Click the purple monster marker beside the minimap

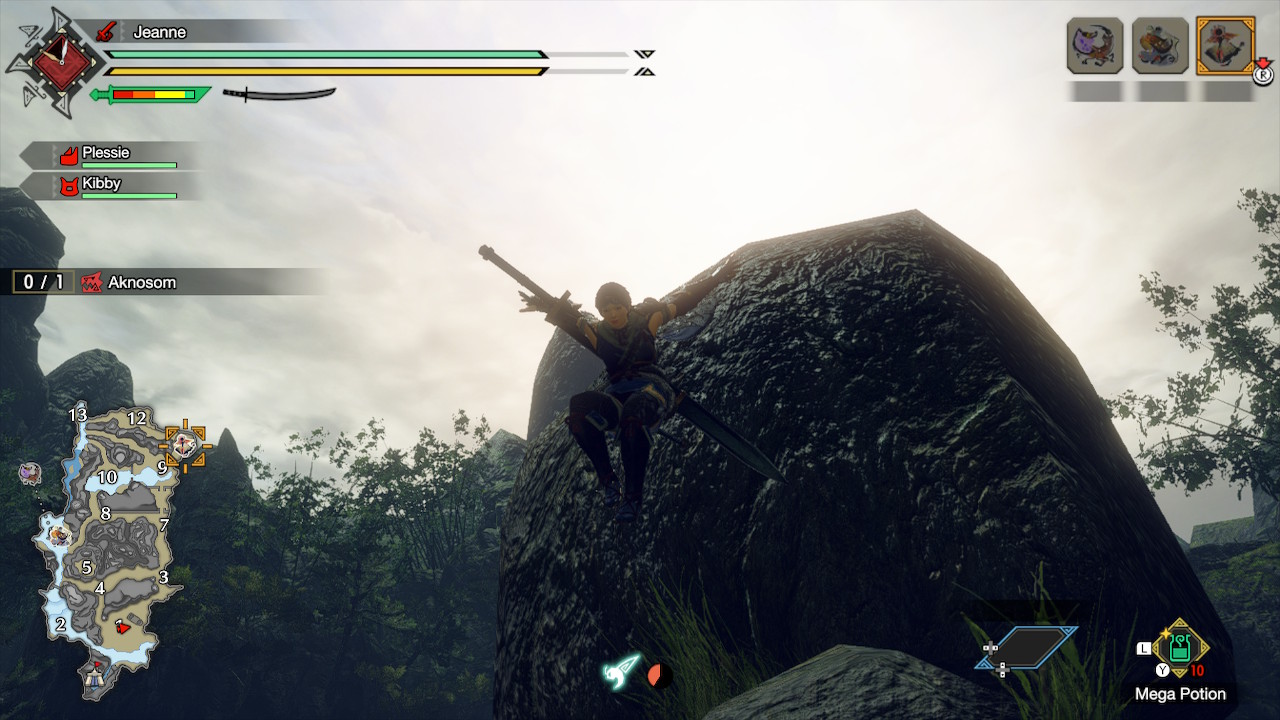[30, 471]
